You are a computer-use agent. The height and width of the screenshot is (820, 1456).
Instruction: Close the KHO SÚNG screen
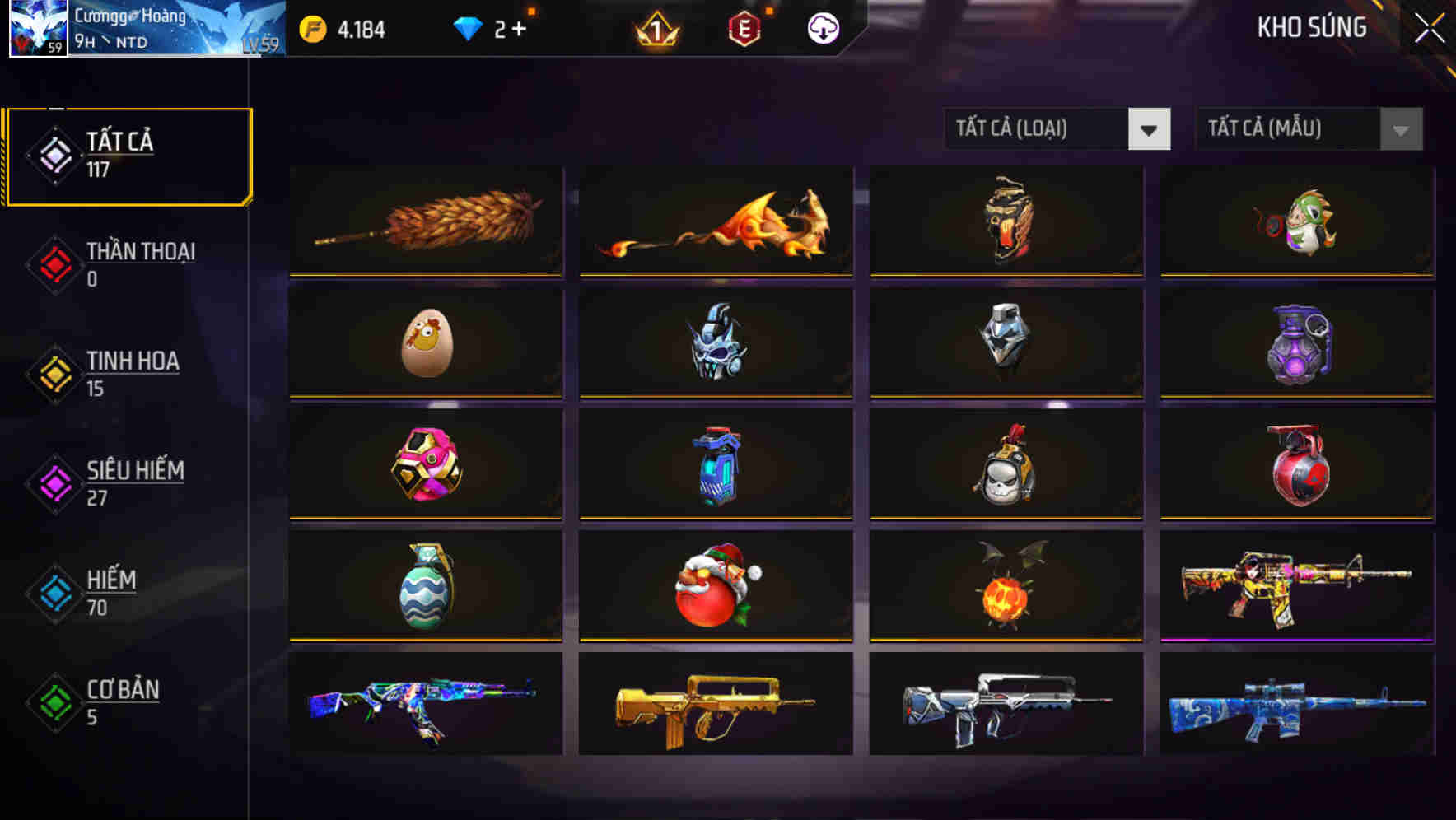tap(1430, 27)
